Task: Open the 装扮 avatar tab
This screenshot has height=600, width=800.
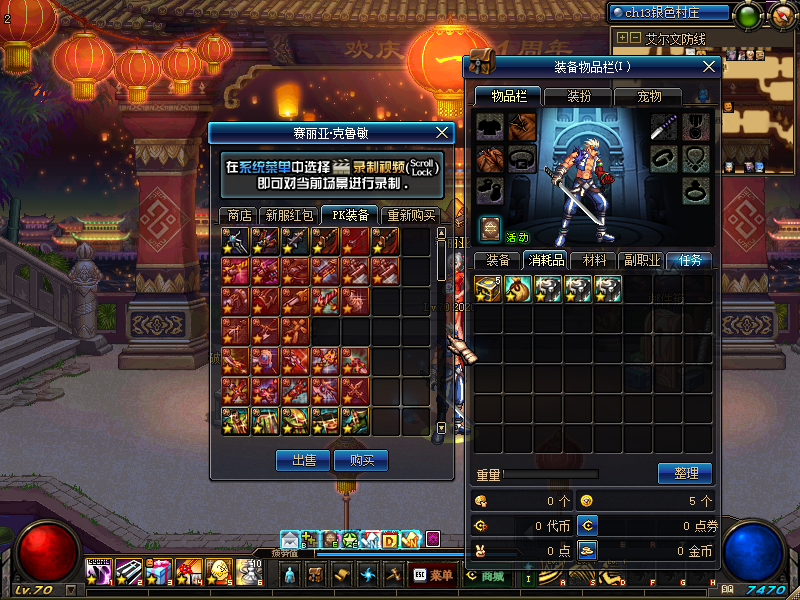Action: point(579,96)
